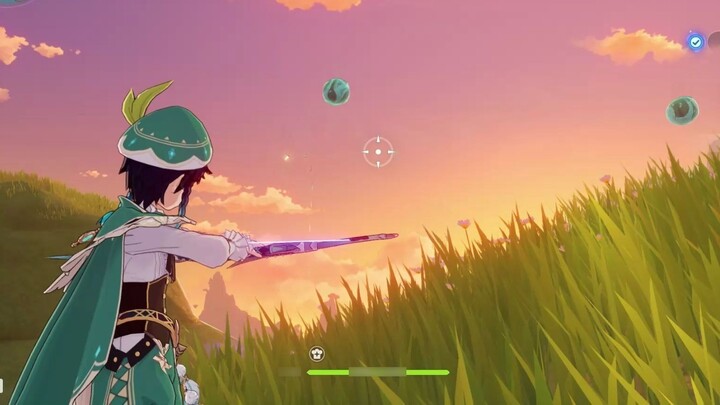Viewport: 720px width, 405px height.
Task: Click the blue checkmark badge icon
Action: (x=695, y=42)
